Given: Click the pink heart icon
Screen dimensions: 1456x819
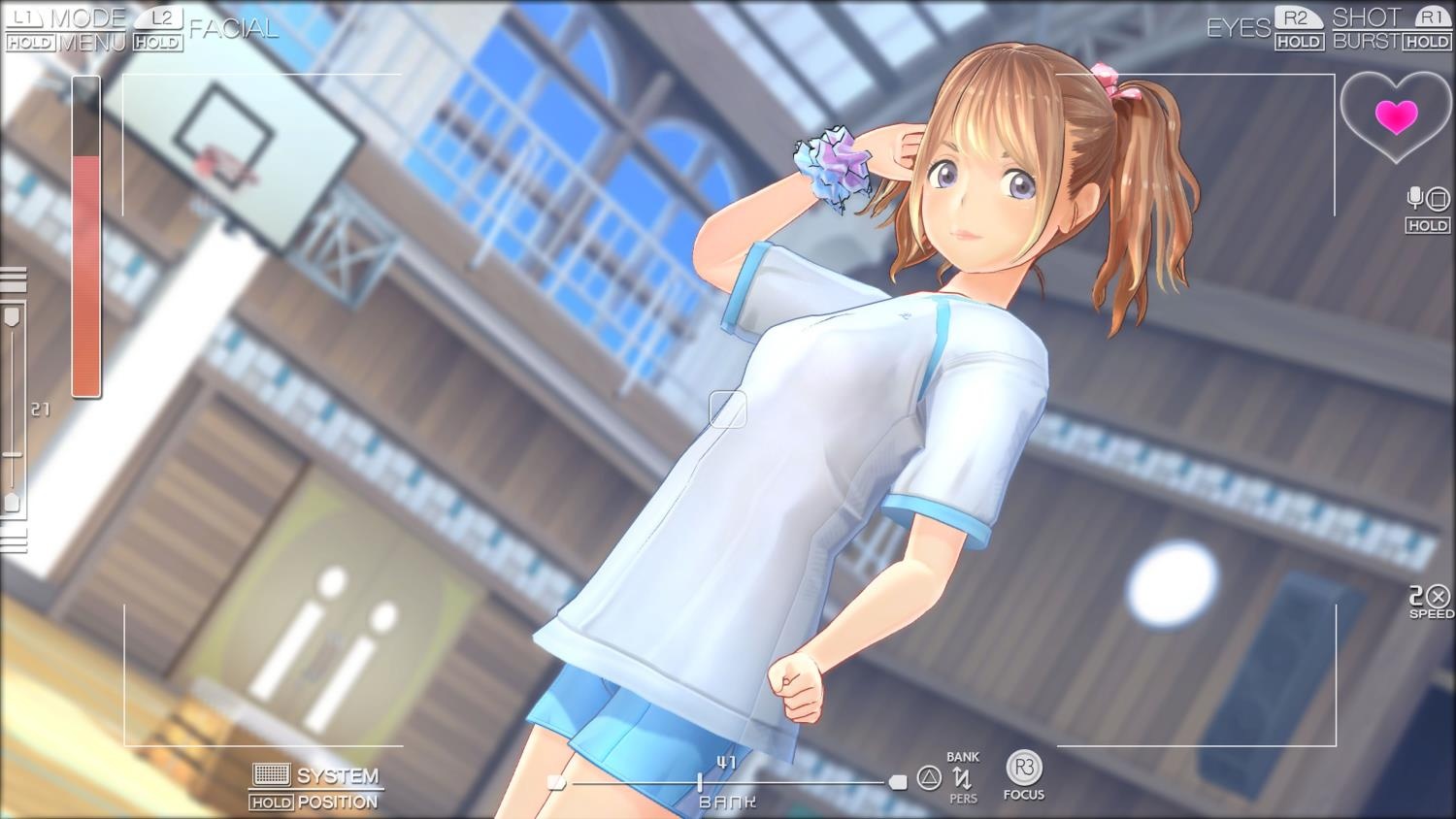Looking at the screenshot, I should click(1396, 116).
